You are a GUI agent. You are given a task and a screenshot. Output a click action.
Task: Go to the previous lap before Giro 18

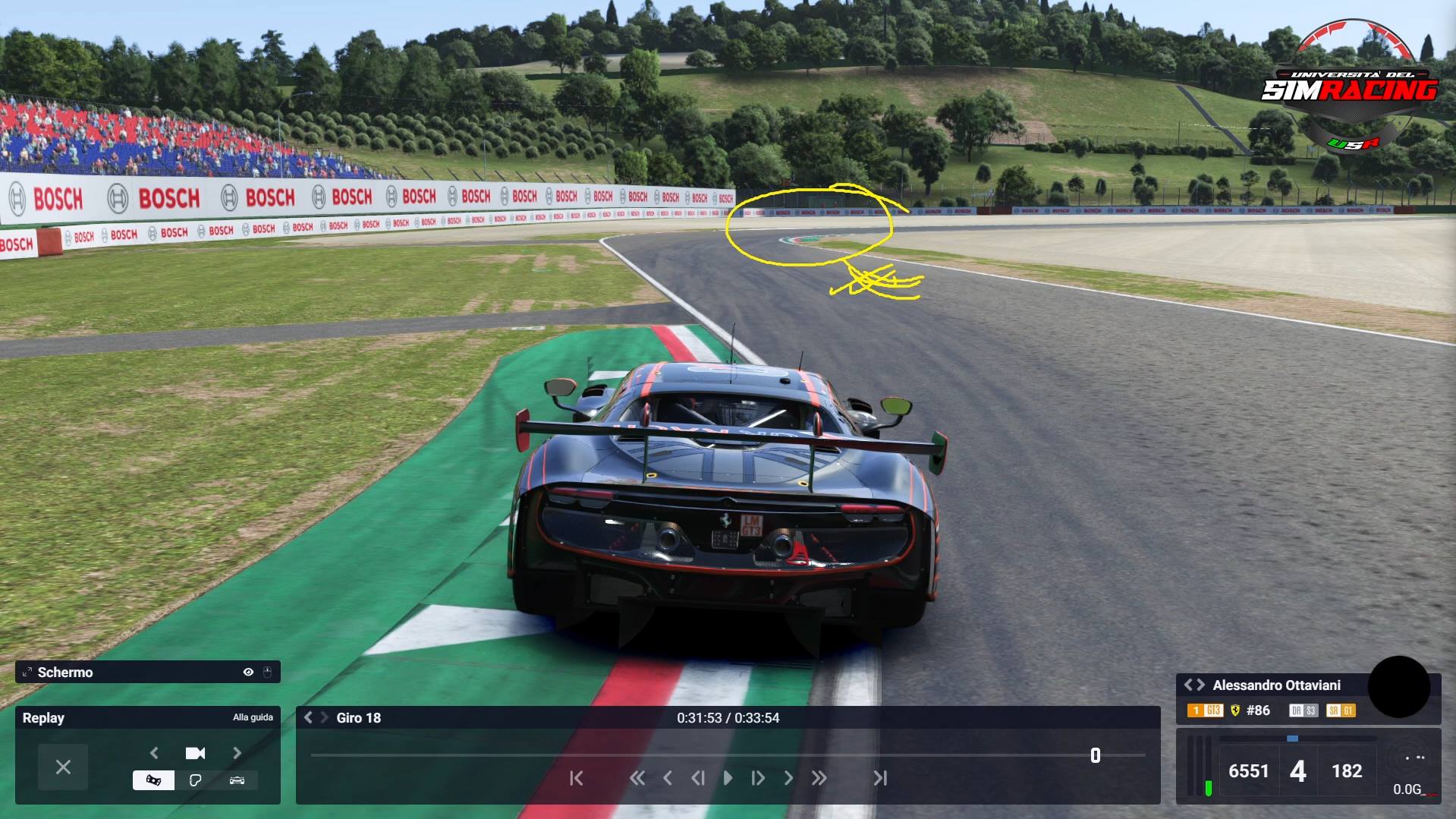point(309,718)
